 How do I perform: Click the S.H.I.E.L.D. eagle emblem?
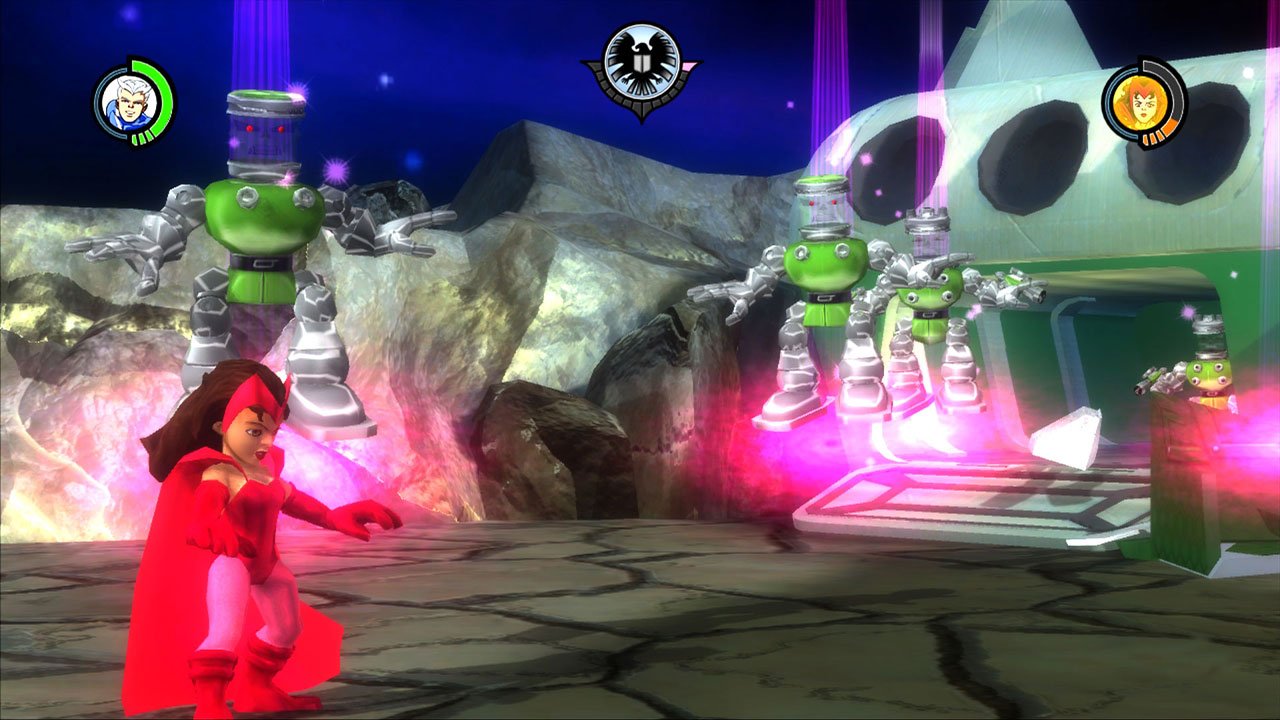point(638,63)
